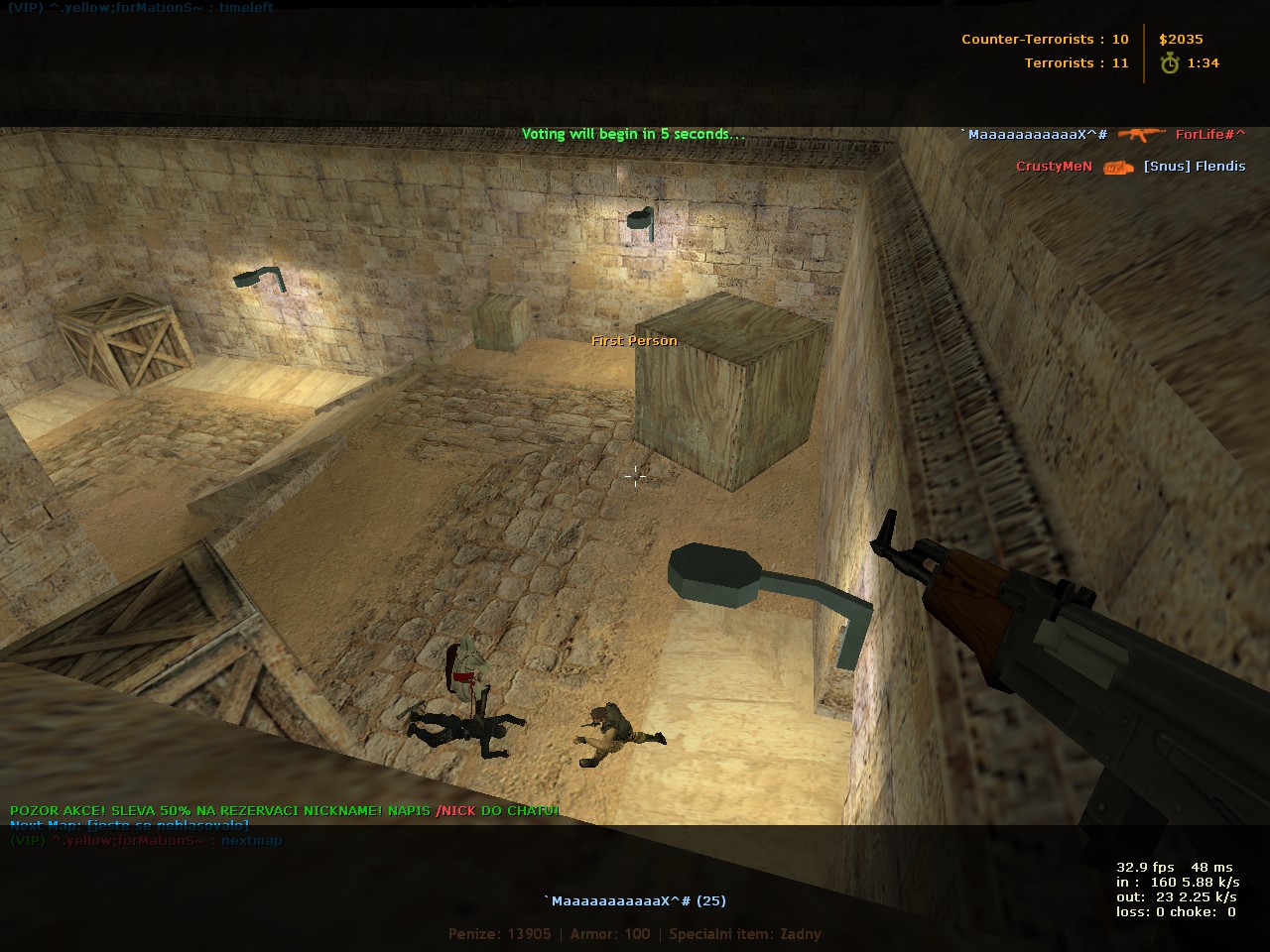This screenshot has height=952, width=1270.
Task: Click the grenade icon in the kill feed
Action: 1117,167
